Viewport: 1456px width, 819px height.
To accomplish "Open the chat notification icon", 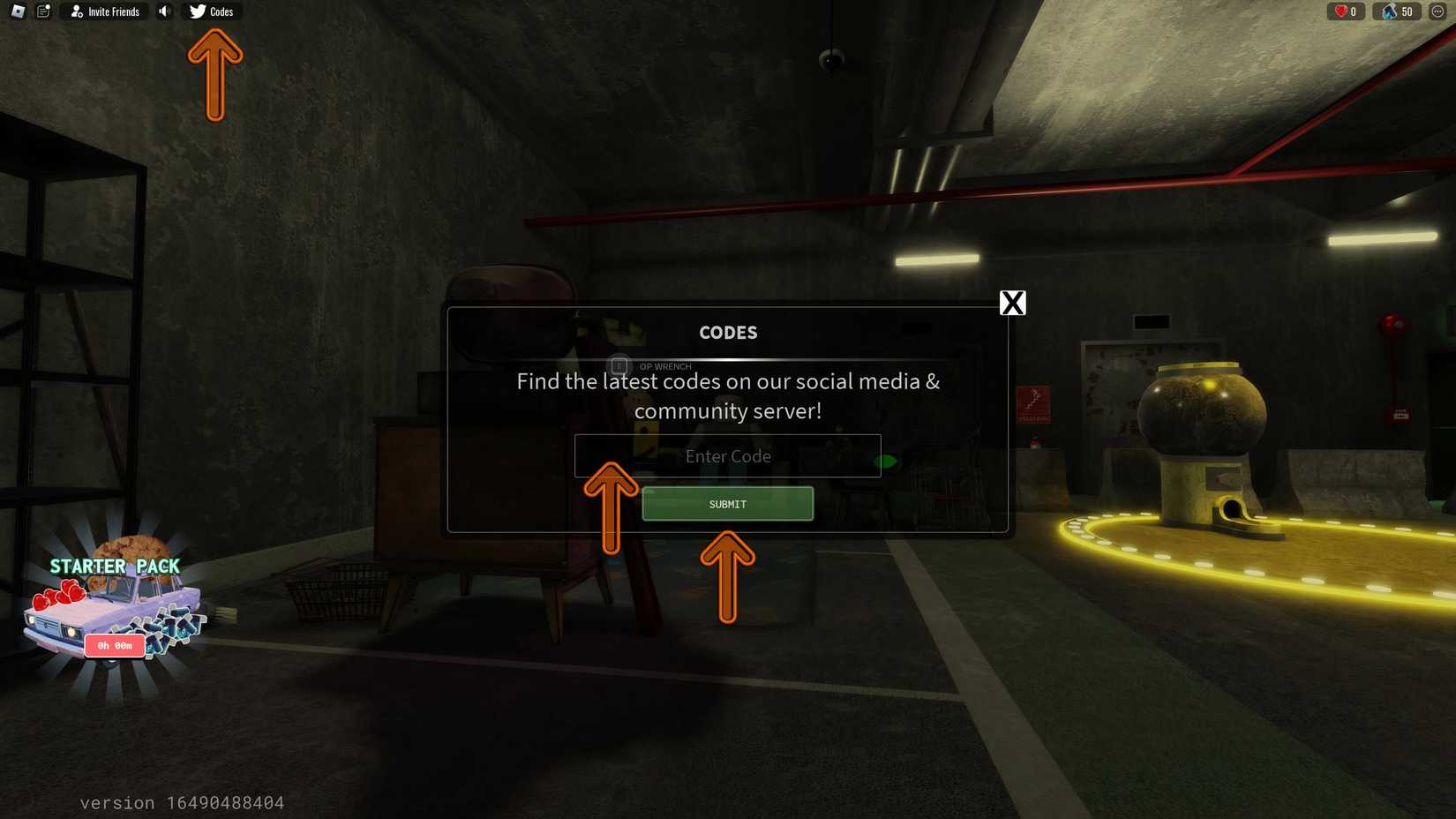I will (42, 11).
